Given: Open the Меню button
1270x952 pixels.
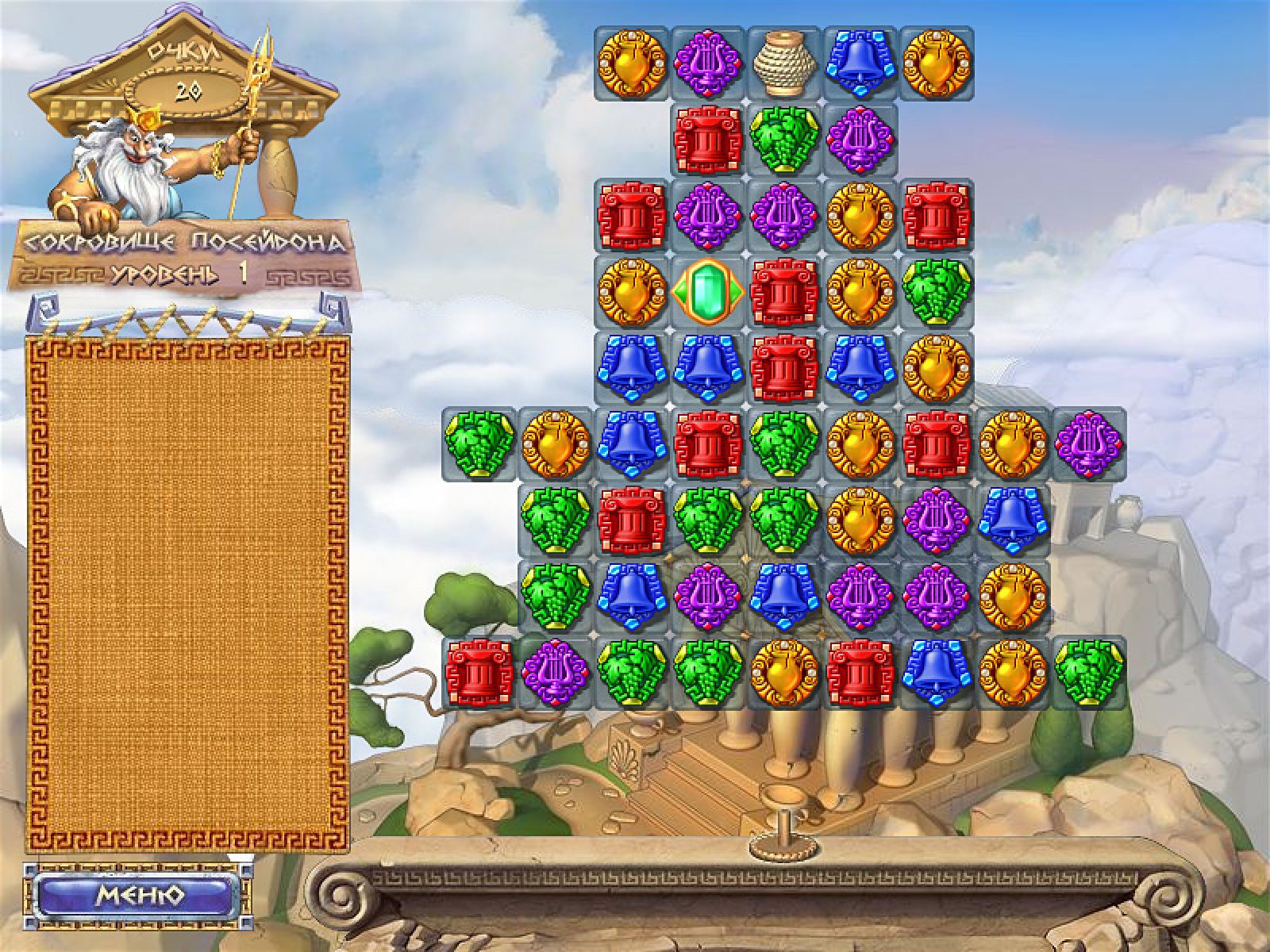Looking at the screenshot, I should click(140, 896).
